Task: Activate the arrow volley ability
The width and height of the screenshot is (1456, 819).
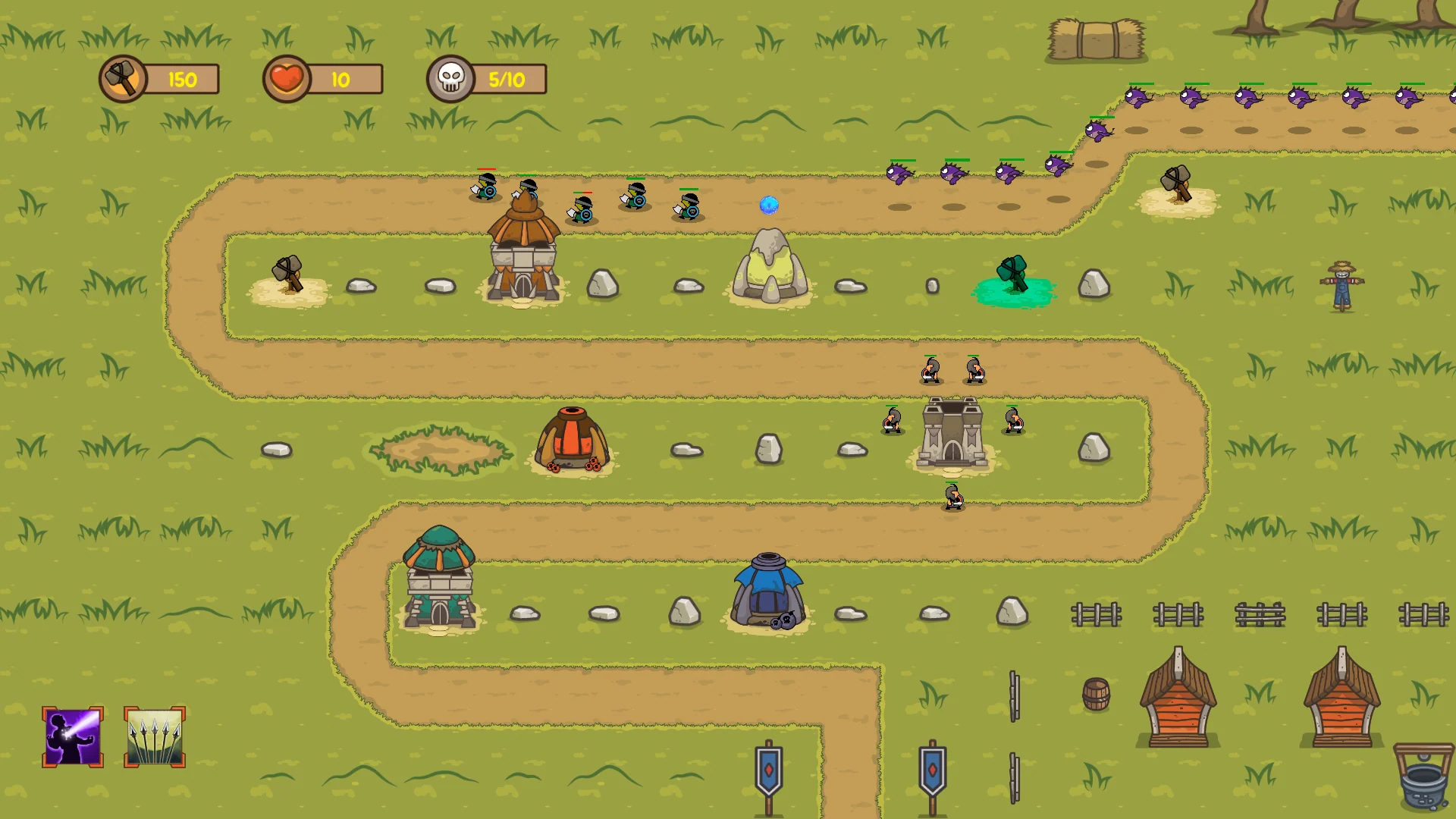Action: (x=154, y=736)
